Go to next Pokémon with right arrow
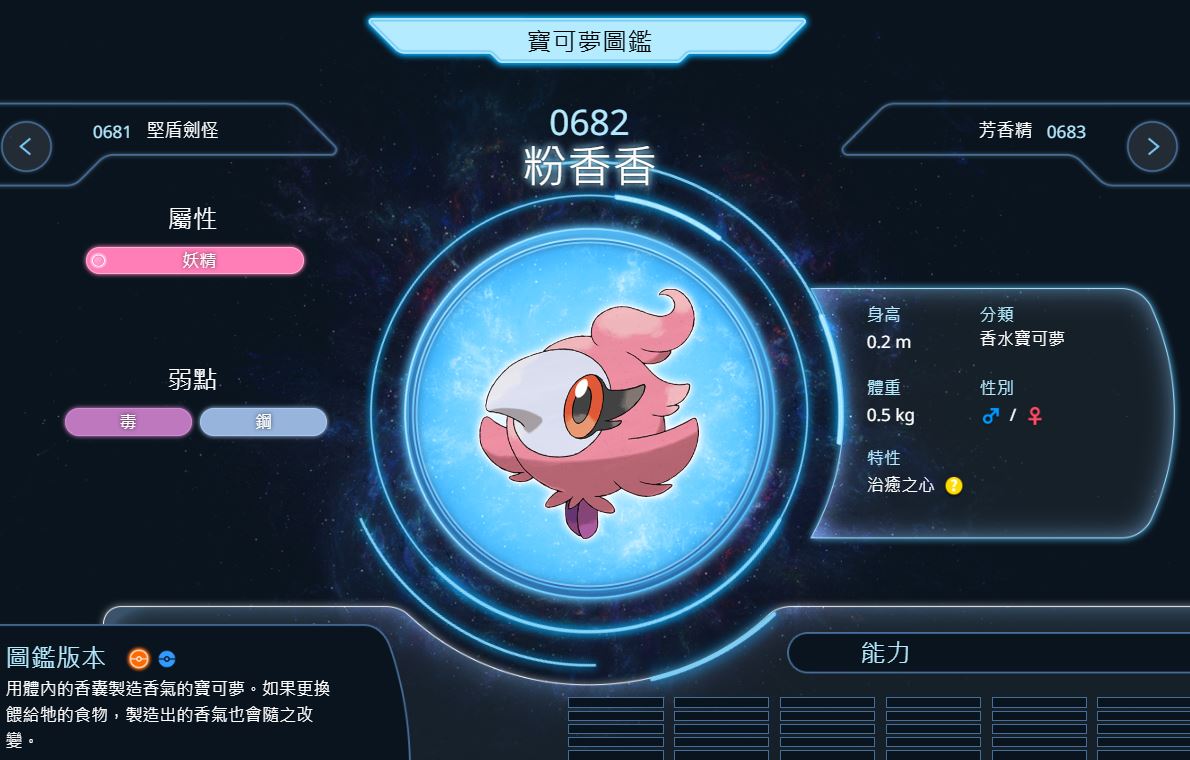Viewport: 1190px width, 760px height. pos(1152,147)
